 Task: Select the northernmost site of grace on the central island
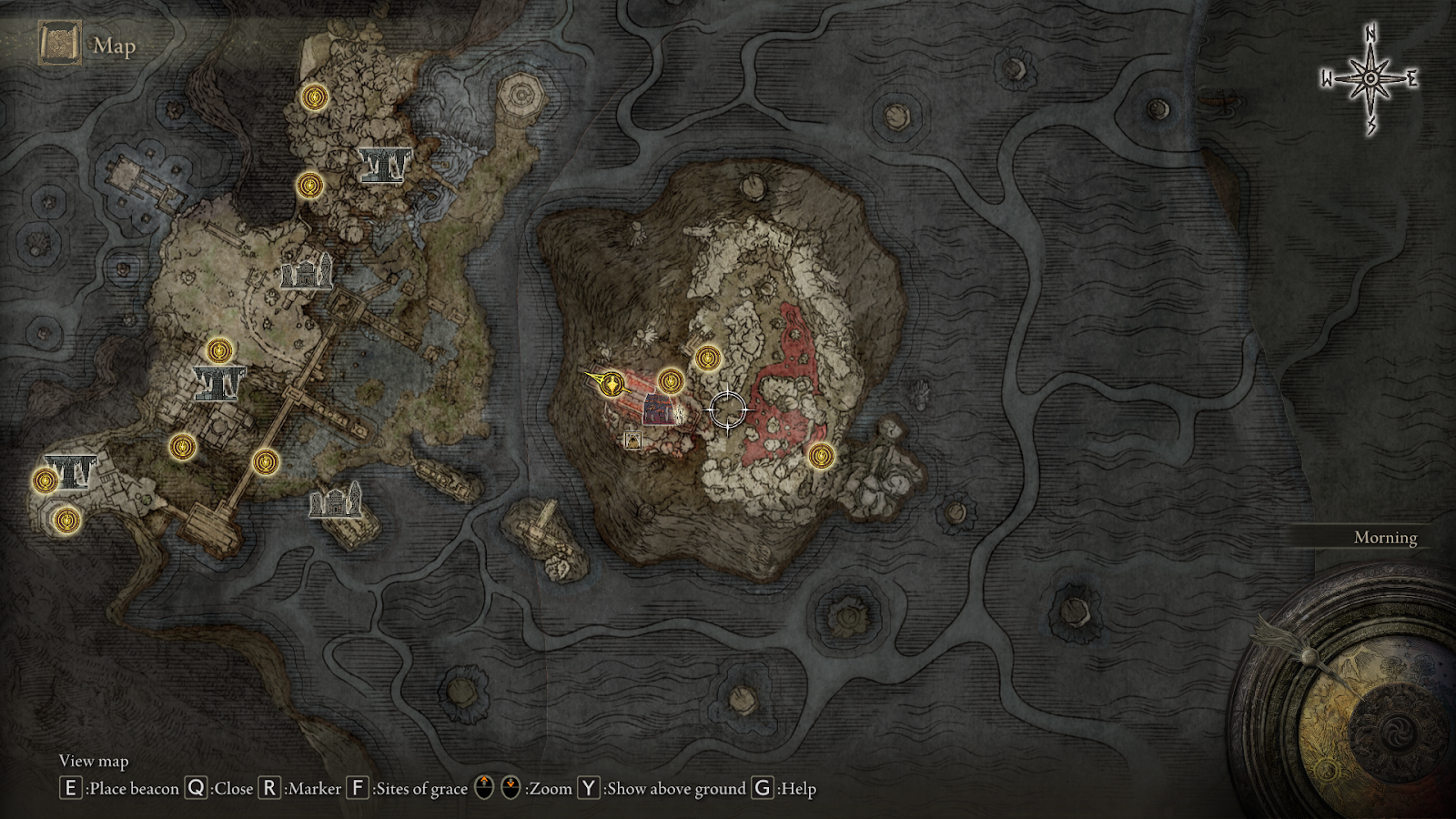708,359
